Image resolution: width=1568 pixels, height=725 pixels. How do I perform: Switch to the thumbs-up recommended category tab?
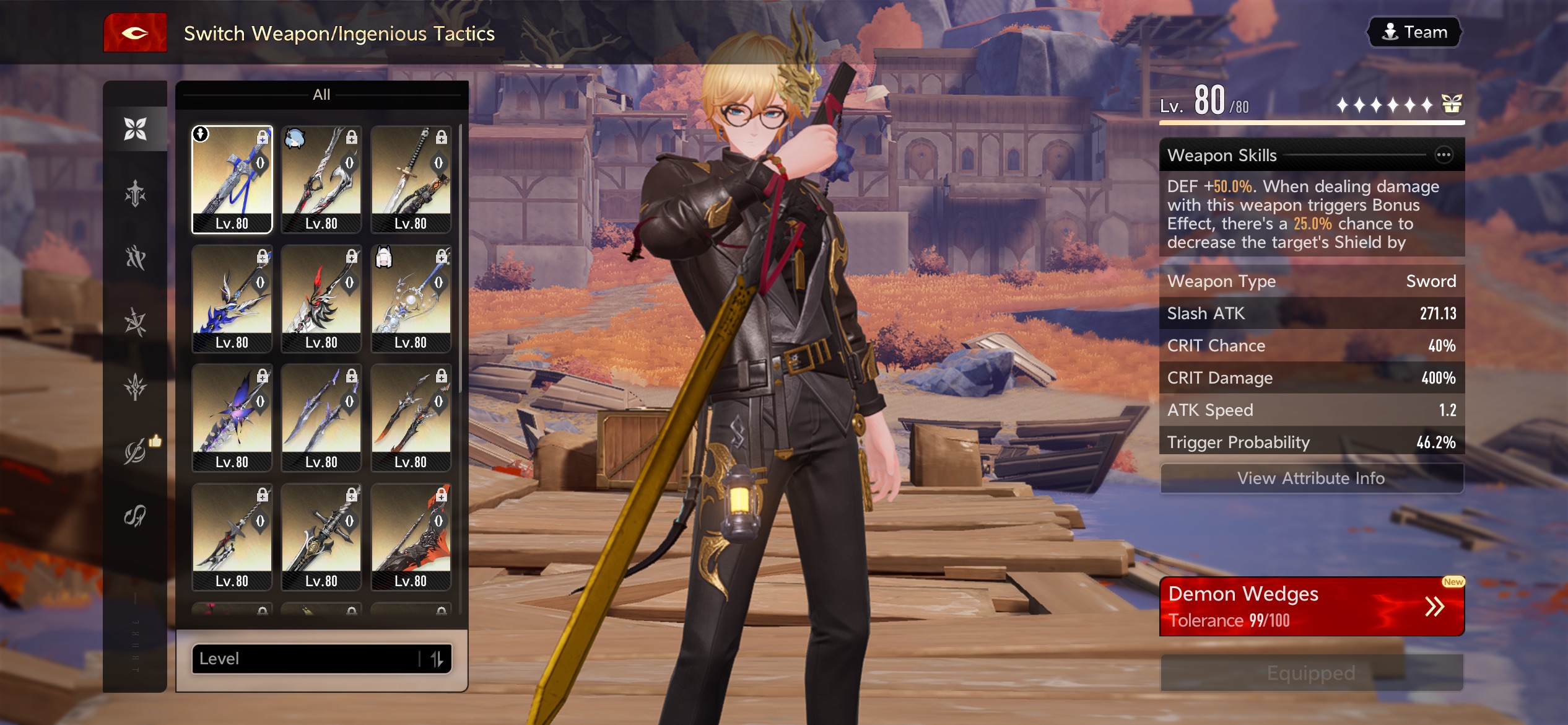[x=136, y=451]
